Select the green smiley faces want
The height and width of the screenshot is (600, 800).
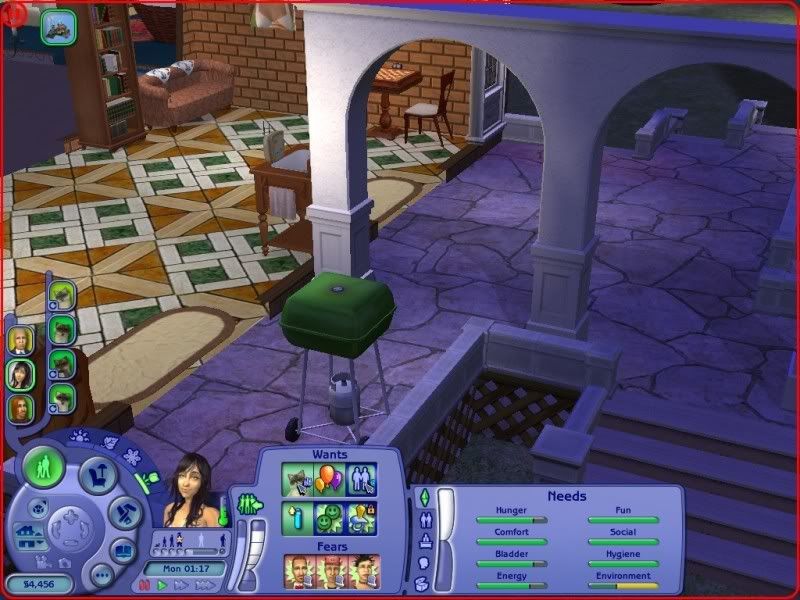coord(330,516)
